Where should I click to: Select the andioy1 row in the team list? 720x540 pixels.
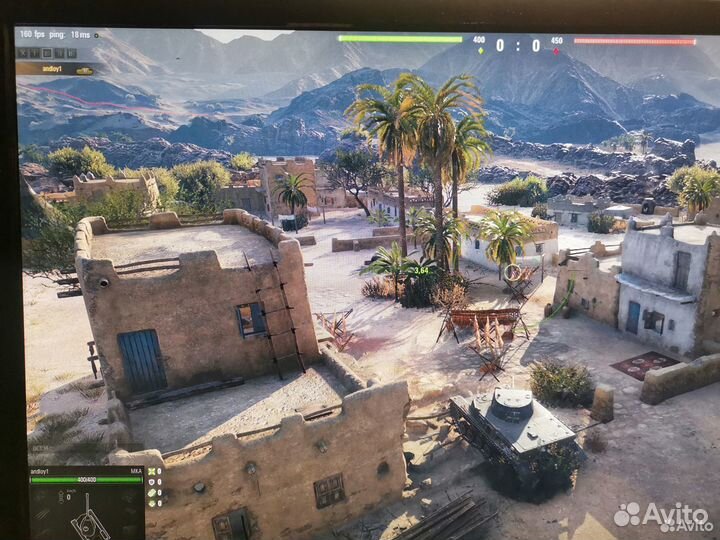56,70
